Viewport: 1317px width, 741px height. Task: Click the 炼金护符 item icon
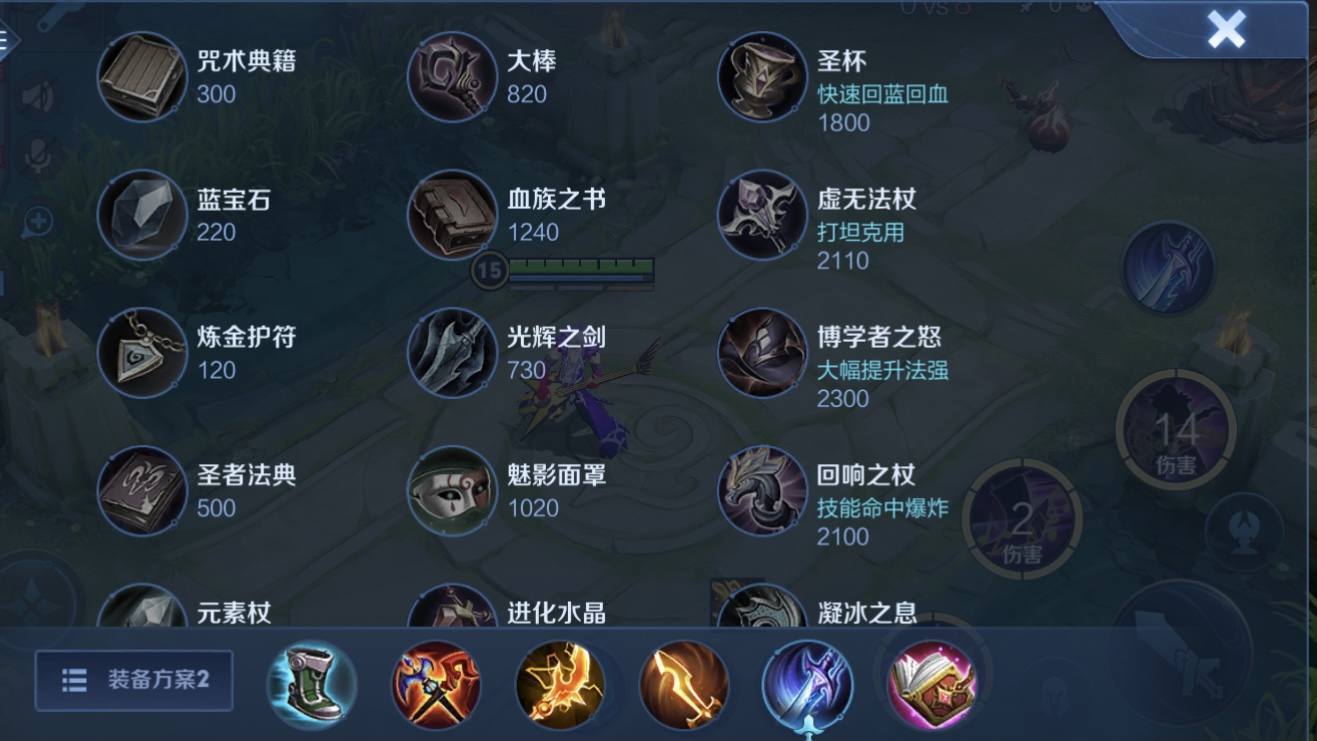[x=141, y=353]
